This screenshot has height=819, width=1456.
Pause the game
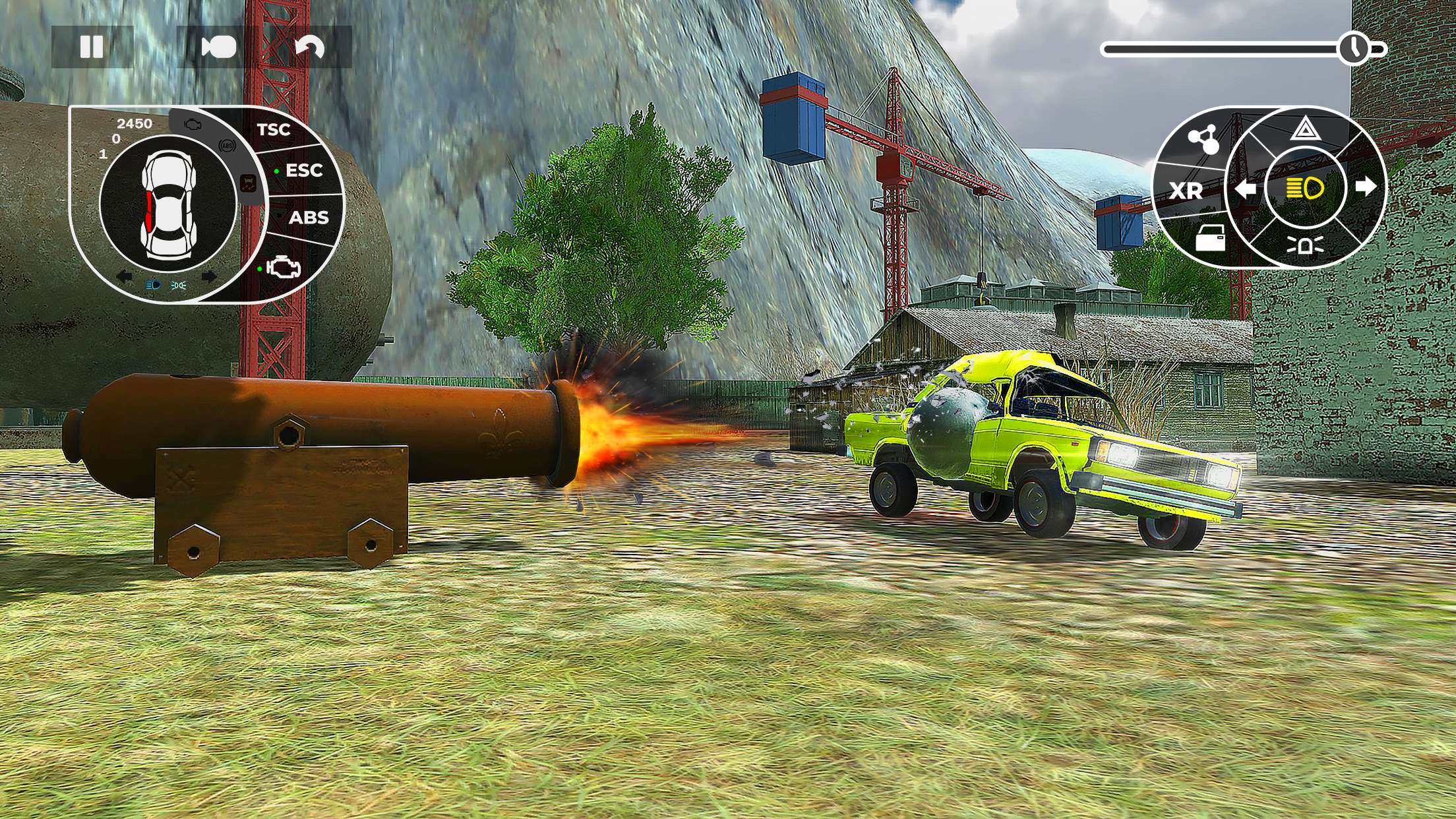tap(92, 45)
